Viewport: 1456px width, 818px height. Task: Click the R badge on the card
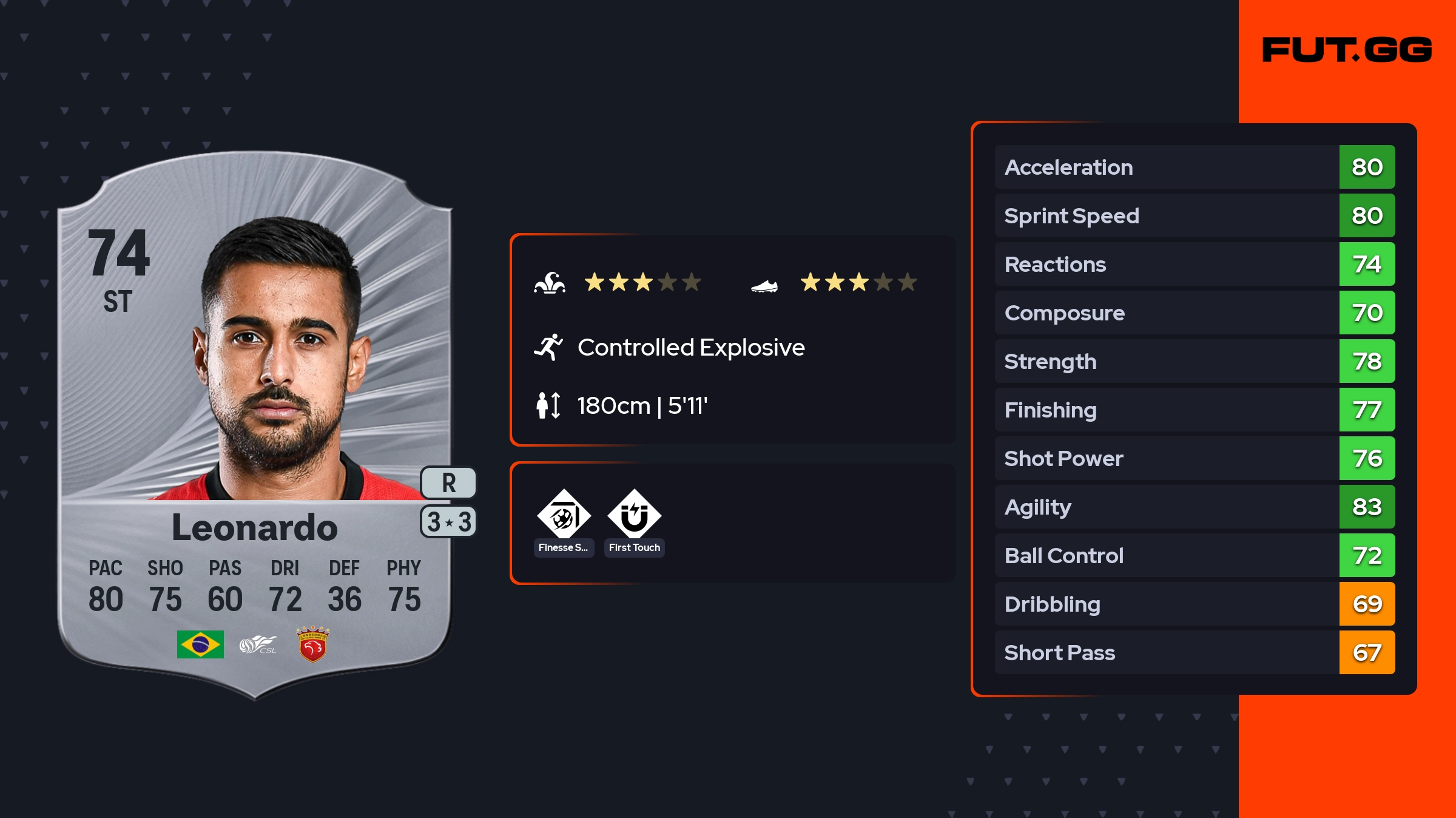point(448,483)
